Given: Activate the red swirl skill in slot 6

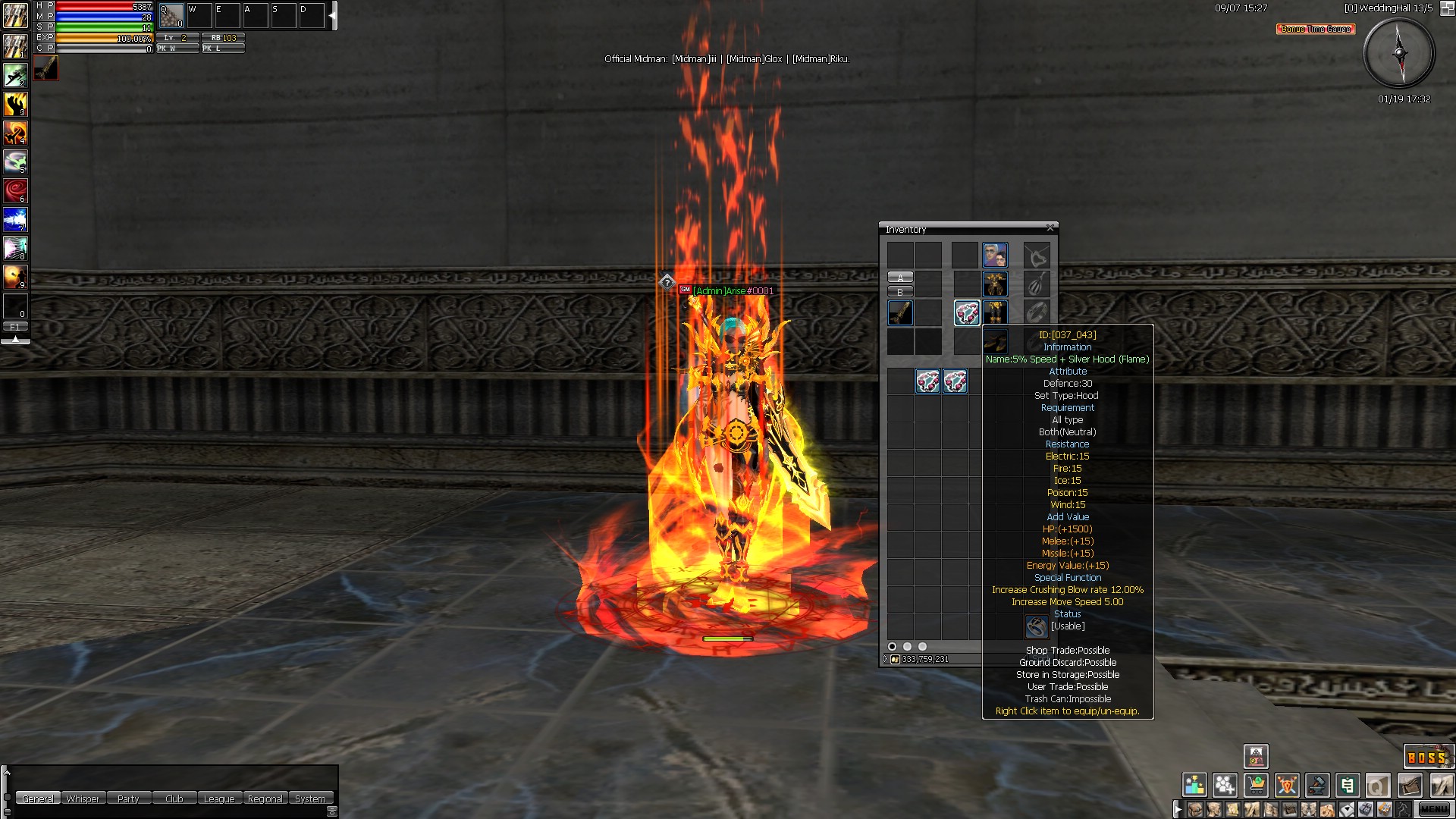Looking at the screenshot, I should (15, 190).
